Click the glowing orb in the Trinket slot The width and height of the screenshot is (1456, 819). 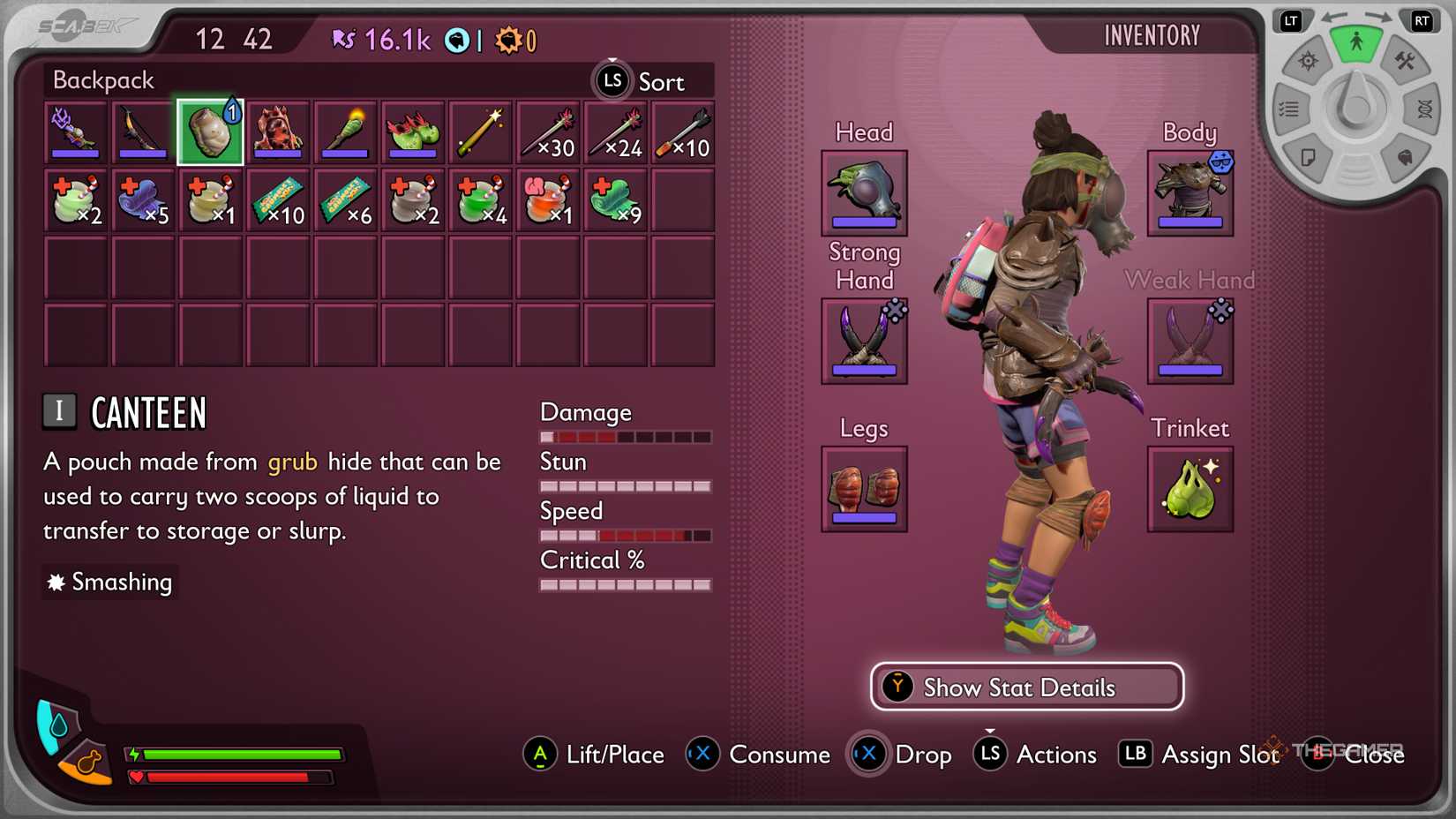pos(1190,489)
